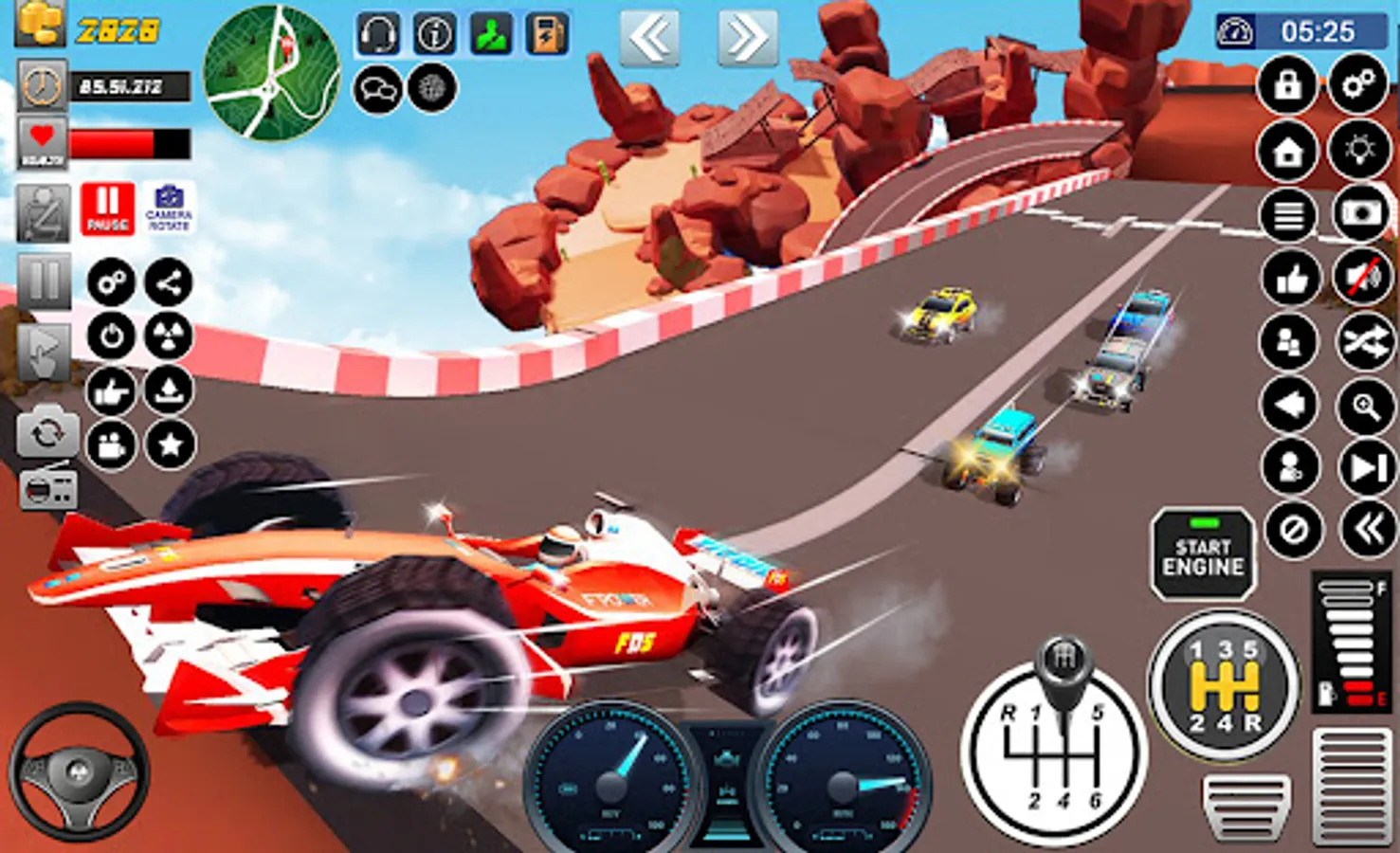The image size is (1400, 853).
Task: Tap the padlock icon
Action: [1287, 85]
